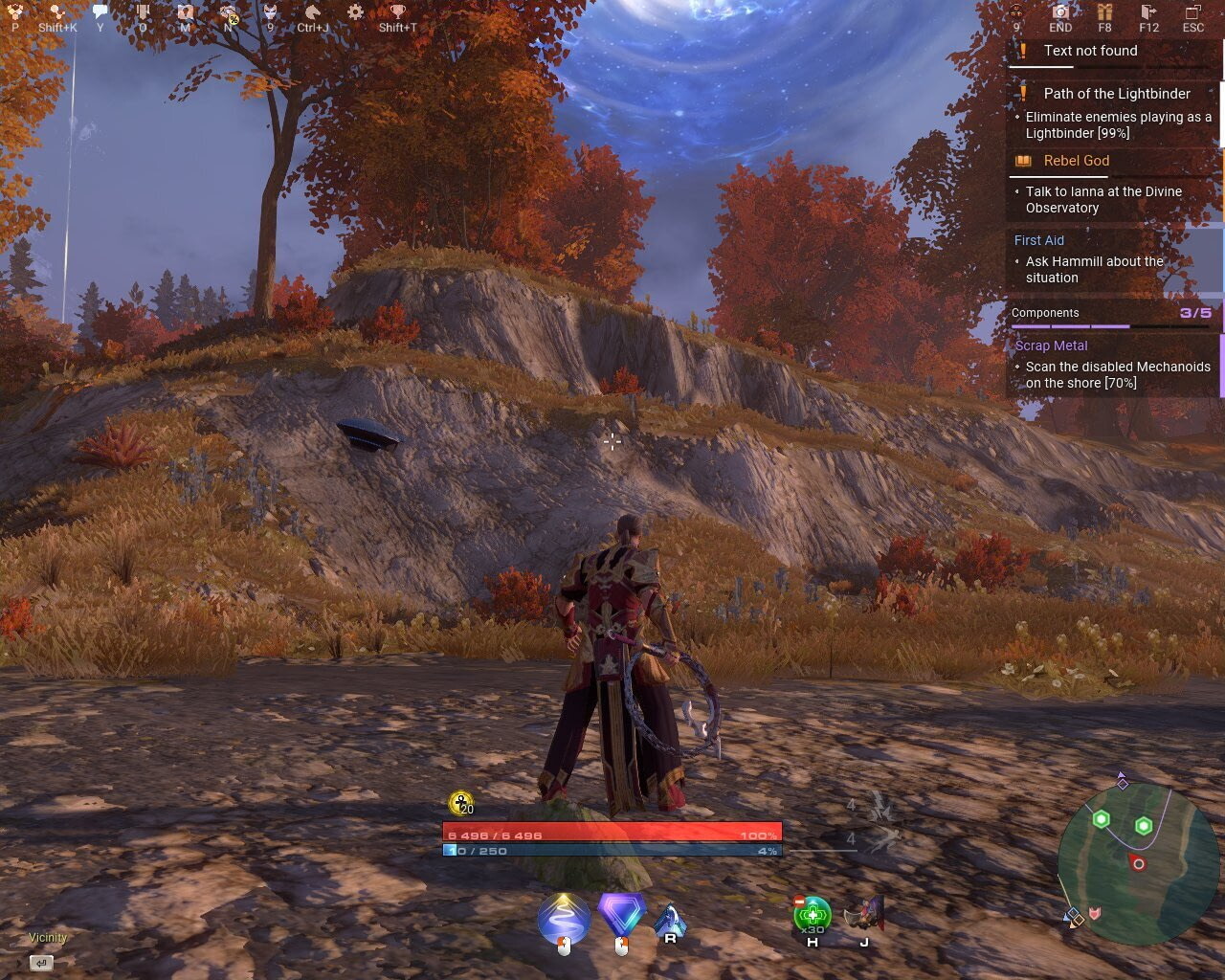The height and width of the screenshot is (980, 1225).
Task: Click the horse mount icon
Action: (313, 12)
